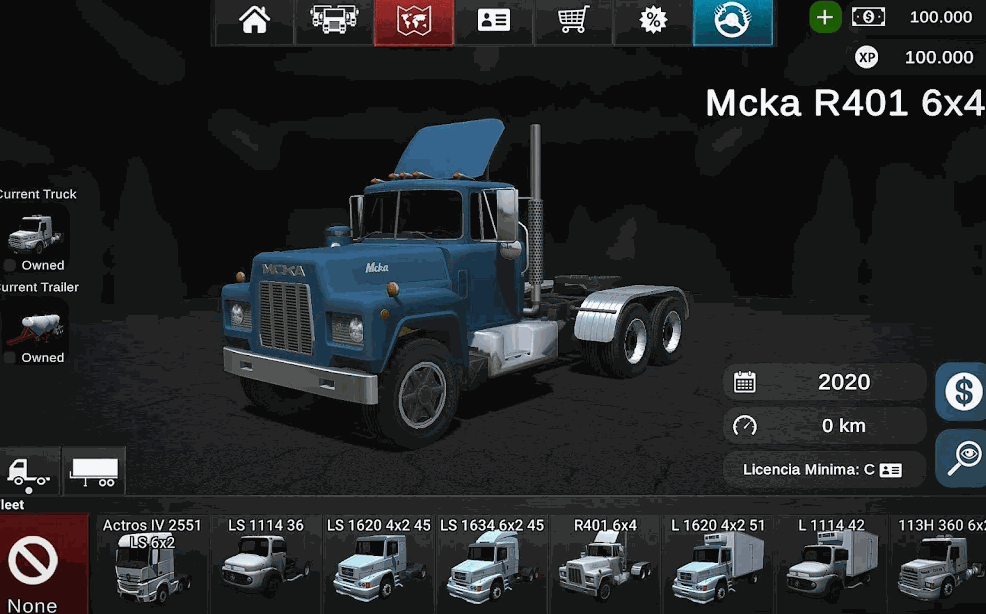This screenshot has width=986, height=614.
Task: Open the world map tab
Action: pyautogui.click(x=413, y=21)
